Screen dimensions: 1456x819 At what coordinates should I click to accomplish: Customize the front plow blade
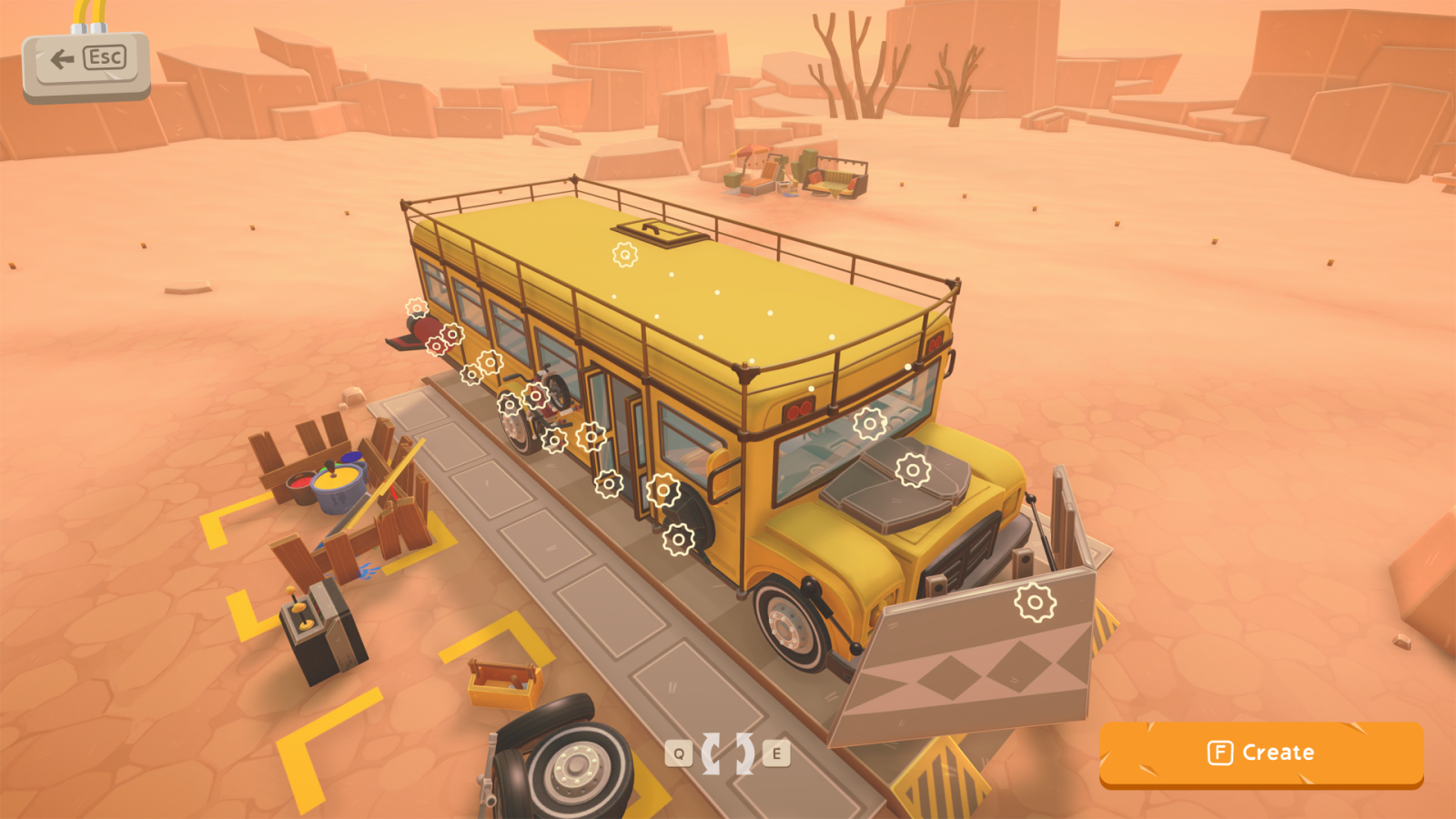click(x=1032, y=600)
